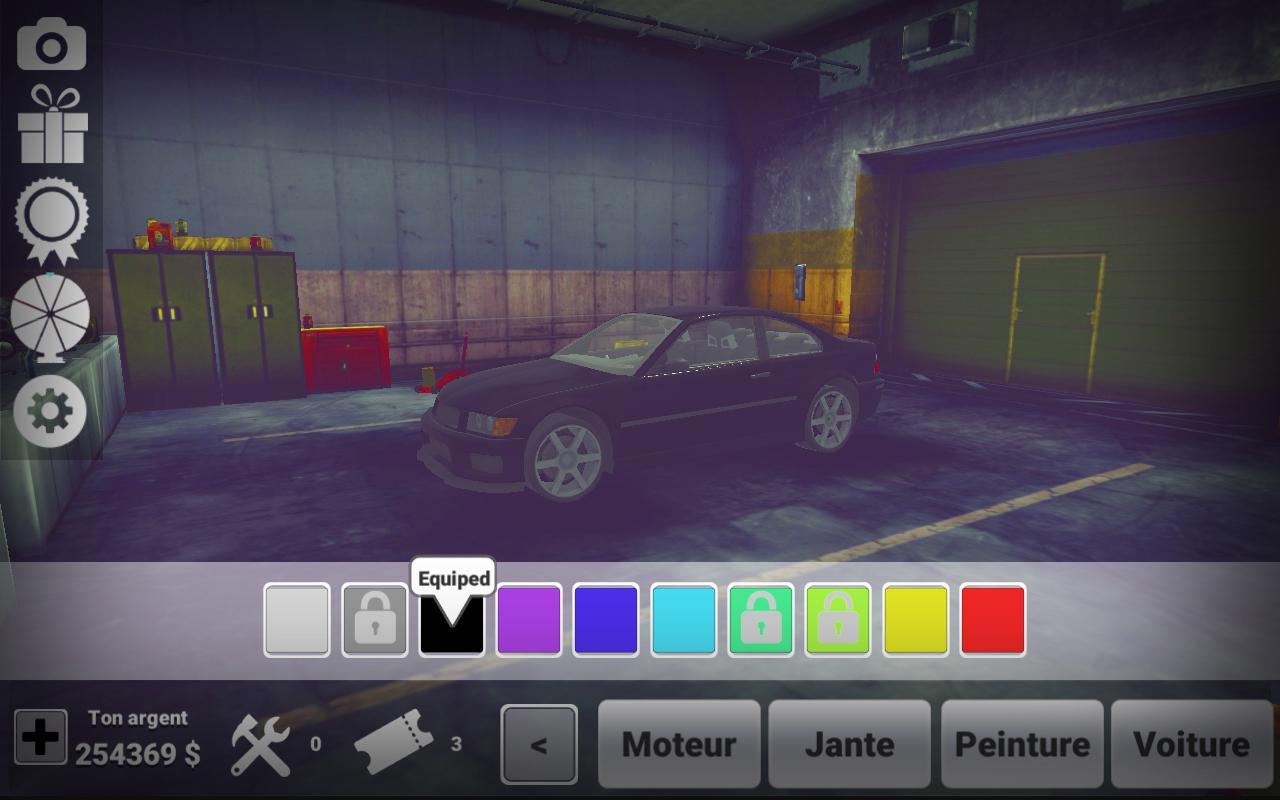Image resolution: width=1280 pixels, height=800 pixels.
Task: Equip the purple paint color
Action: click(x=530, y=620)
